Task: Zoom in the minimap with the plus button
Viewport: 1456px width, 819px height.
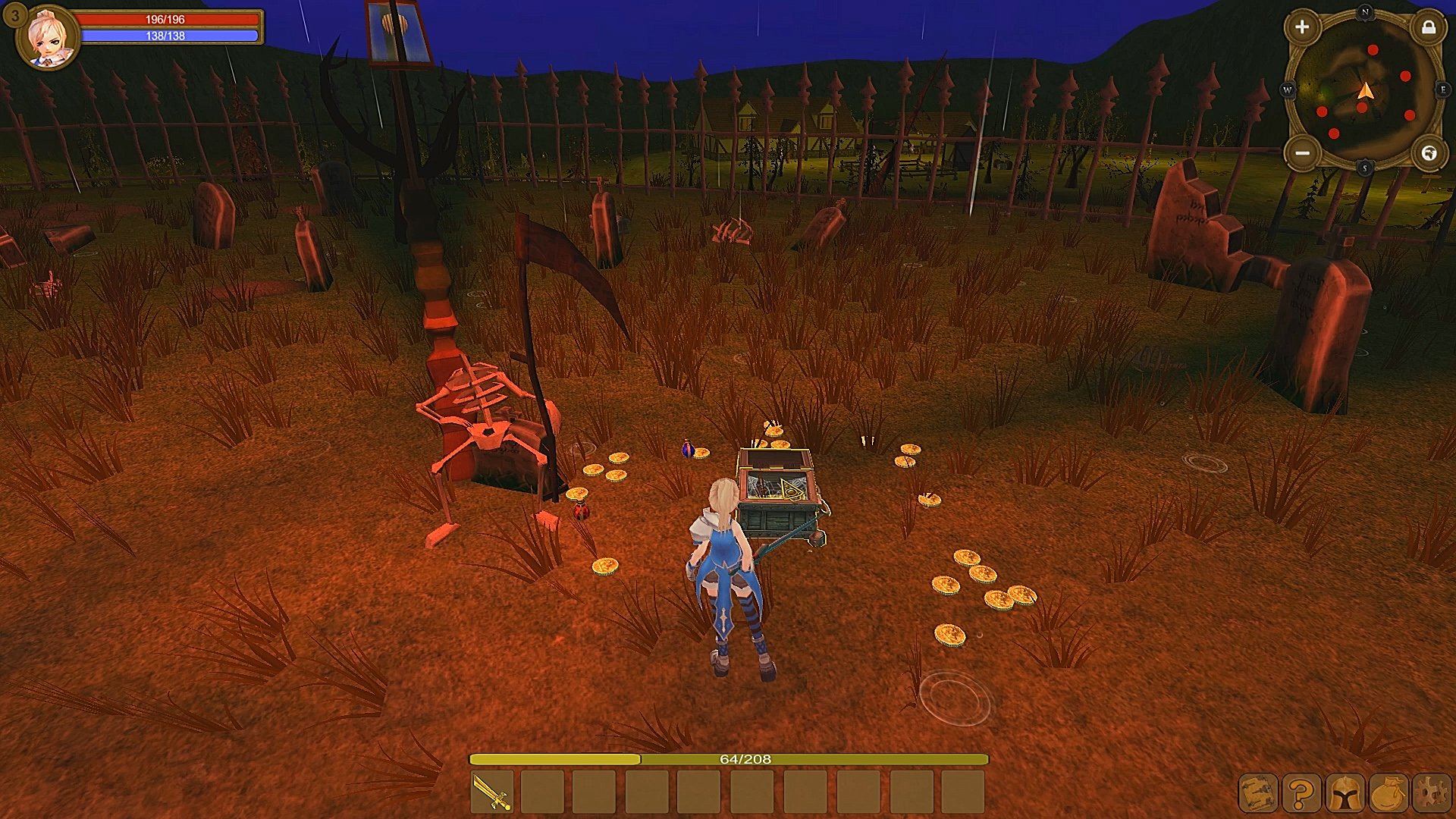Action: click(x=1302, y=27)
